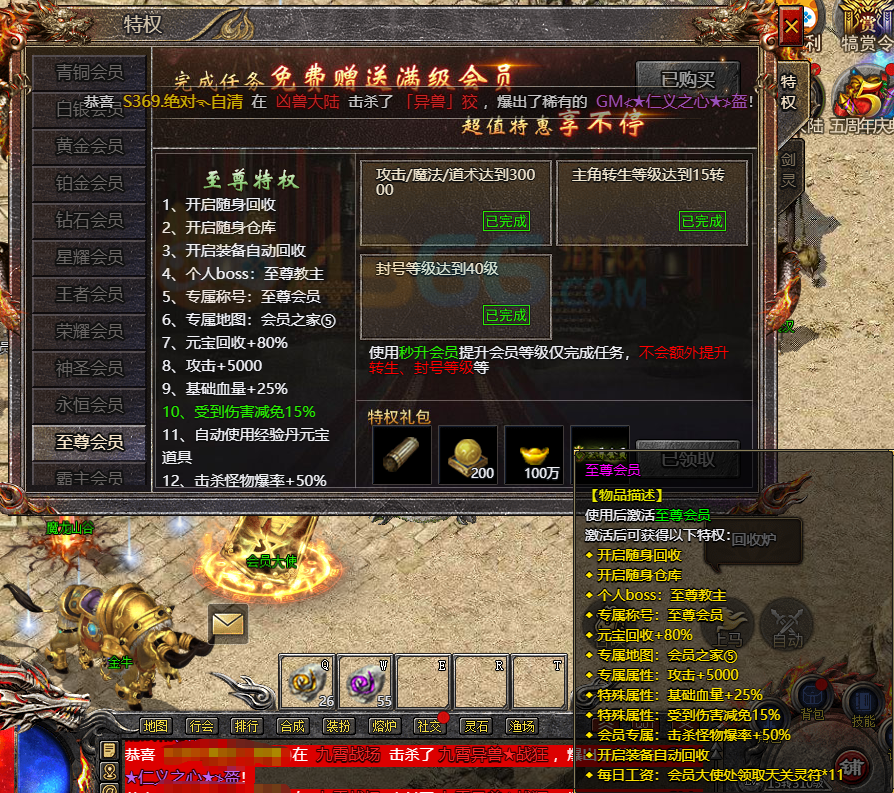Close the 特权 privilege window
The image size is (894, 793).
[790, 27]
